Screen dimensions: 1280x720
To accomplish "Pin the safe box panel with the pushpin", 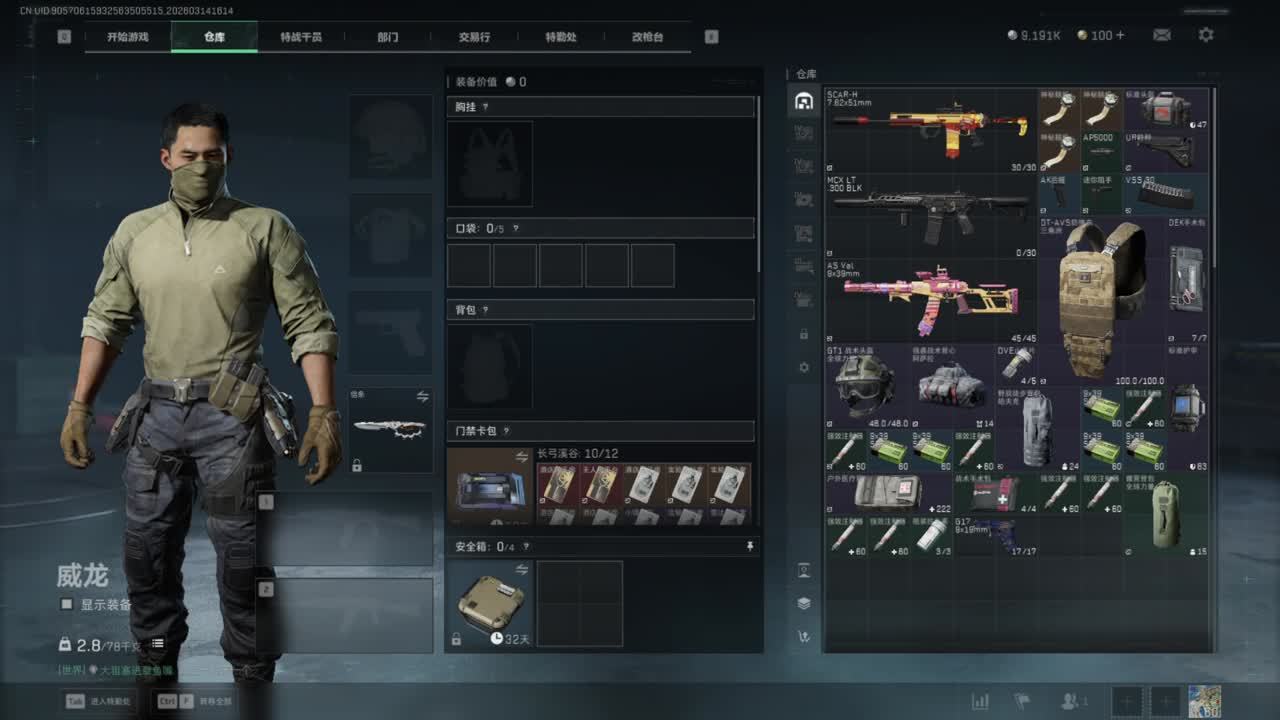I will (750, 547).
